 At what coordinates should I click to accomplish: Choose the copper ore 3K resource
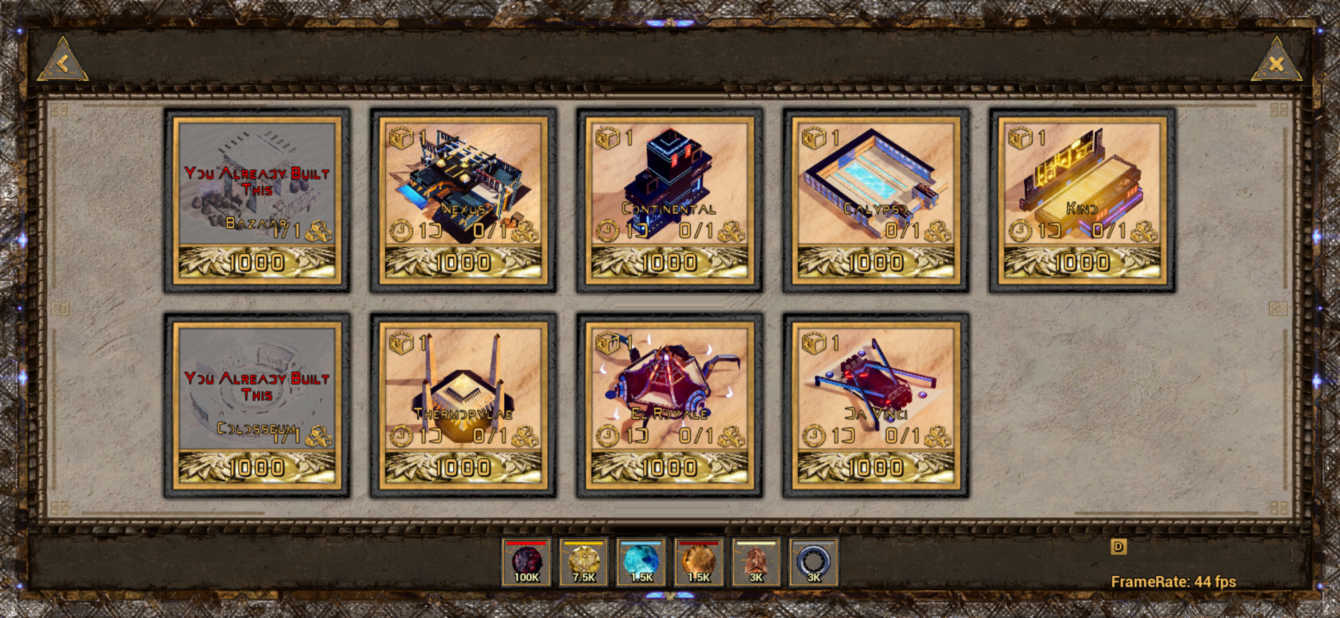[756, 563]
